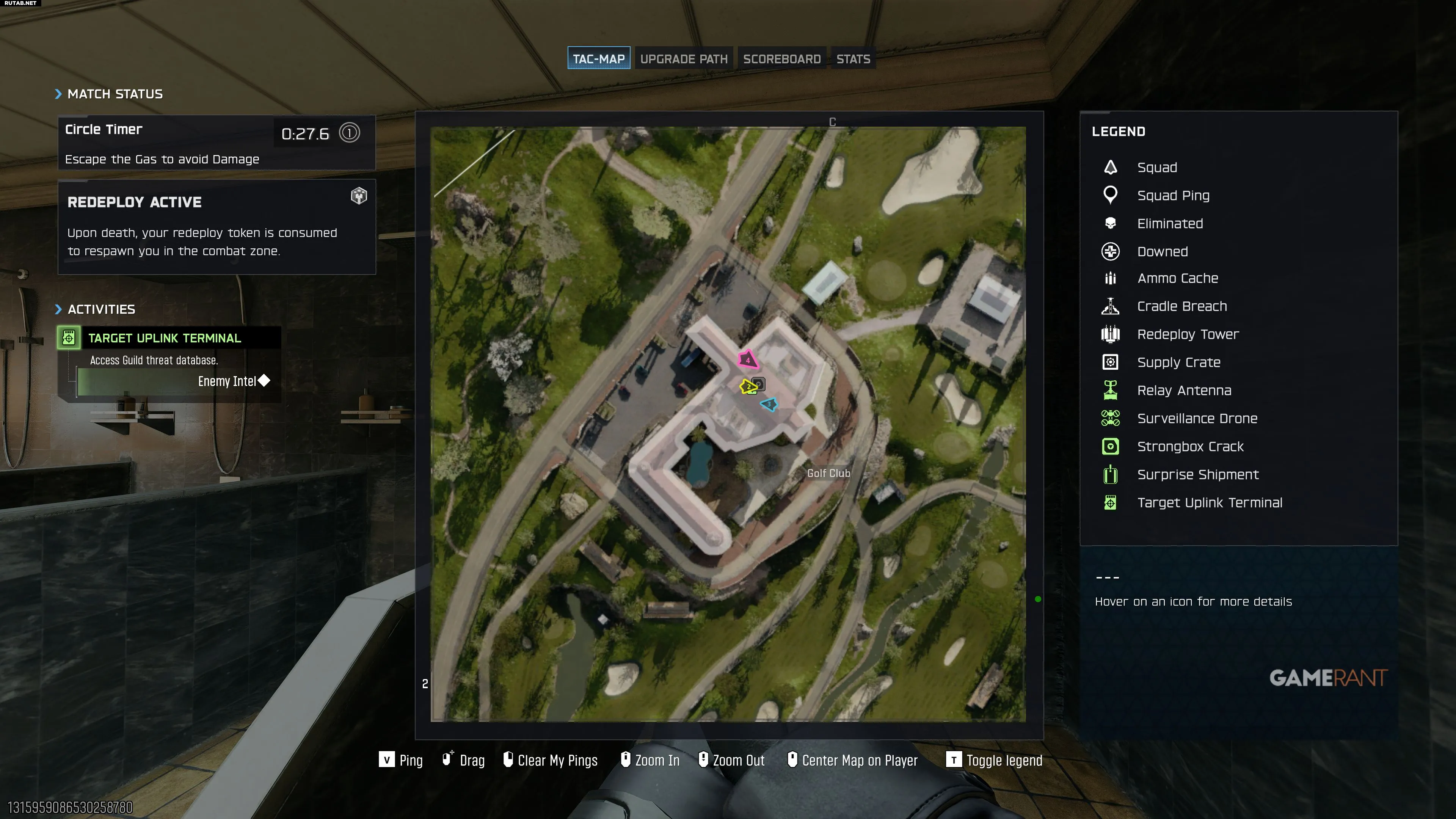Open the Scoreboard tab
This screenshot has height=819, width=1456.
pyautogui.click(x=781, y=59)
